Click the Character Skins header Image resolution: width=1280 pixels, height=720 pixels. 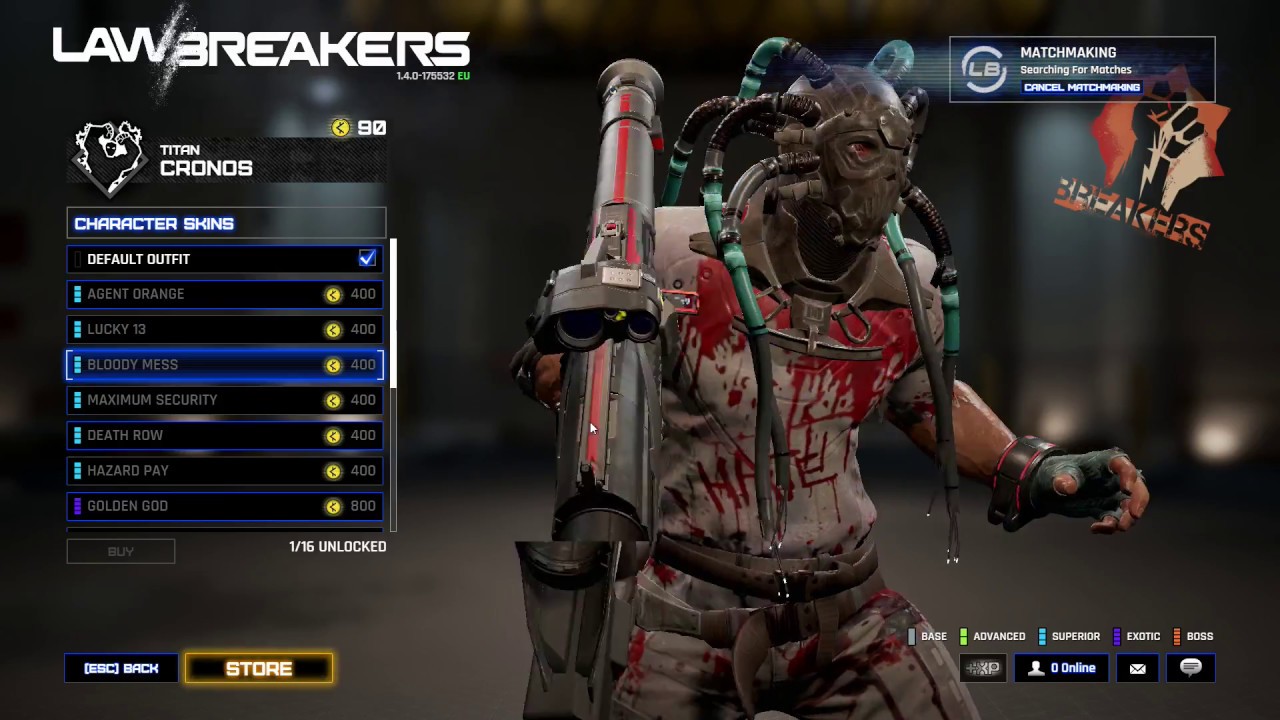[226, 223]
